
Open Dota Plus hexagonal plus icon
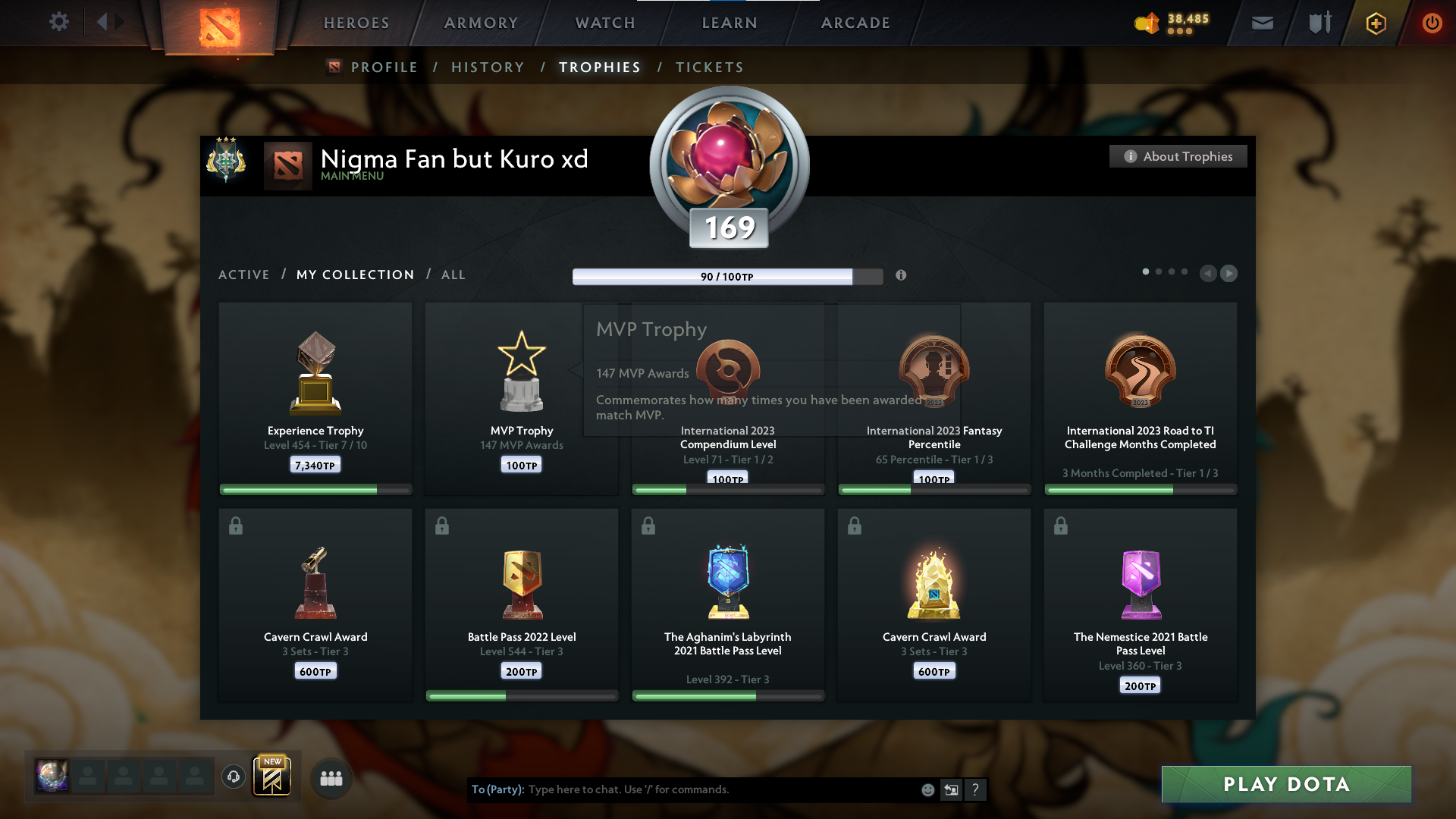coord(1375,23)
